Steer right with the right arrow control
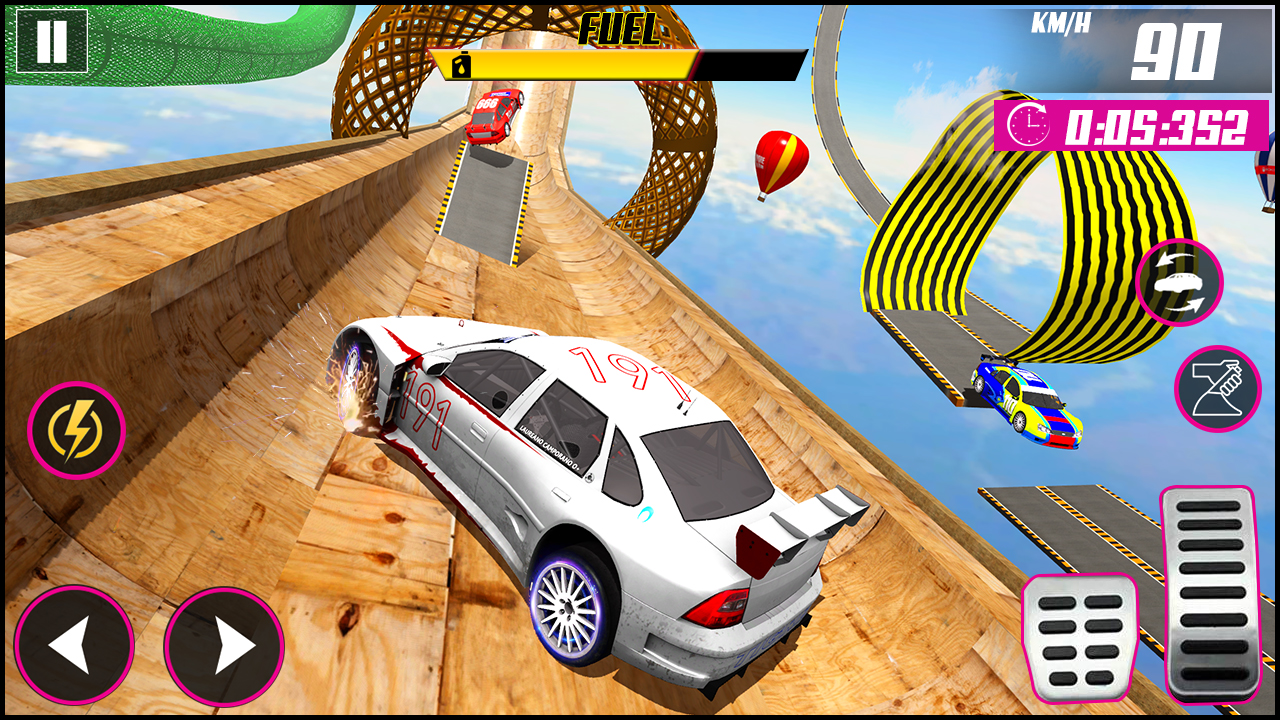This screenshot has height=720, width=1280. click(225, 645)
